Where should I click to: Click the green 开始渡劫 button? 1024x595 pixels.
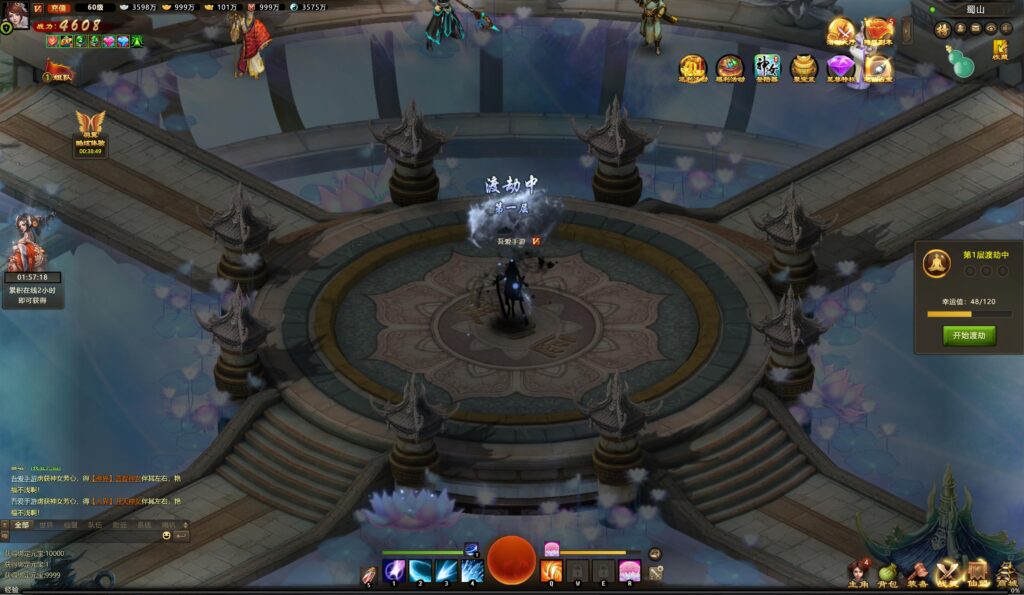[968, 336]
